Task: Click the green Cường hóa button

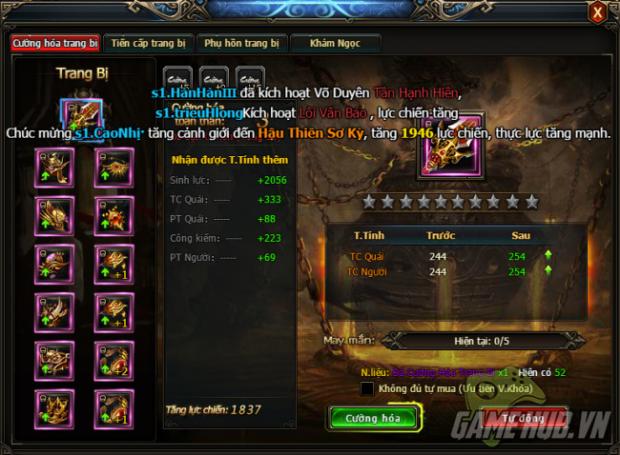Action: [x=372, y=418]
